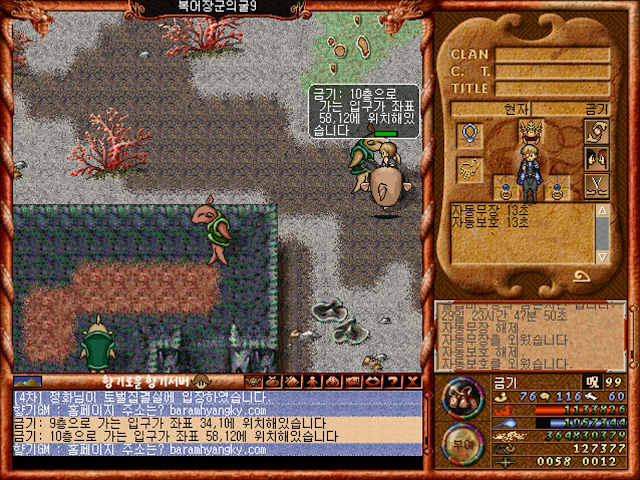
Task: Select the right ring slot
Action: (556, 185)
